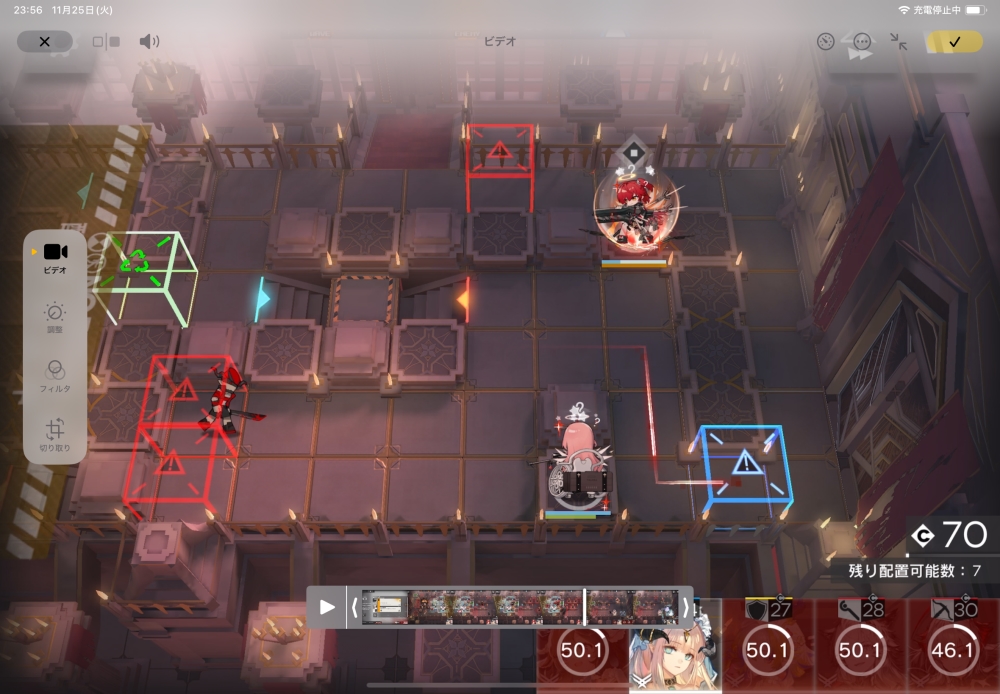Close the video editor with the X button
1000x694 pixels.
tap(45, 42)
